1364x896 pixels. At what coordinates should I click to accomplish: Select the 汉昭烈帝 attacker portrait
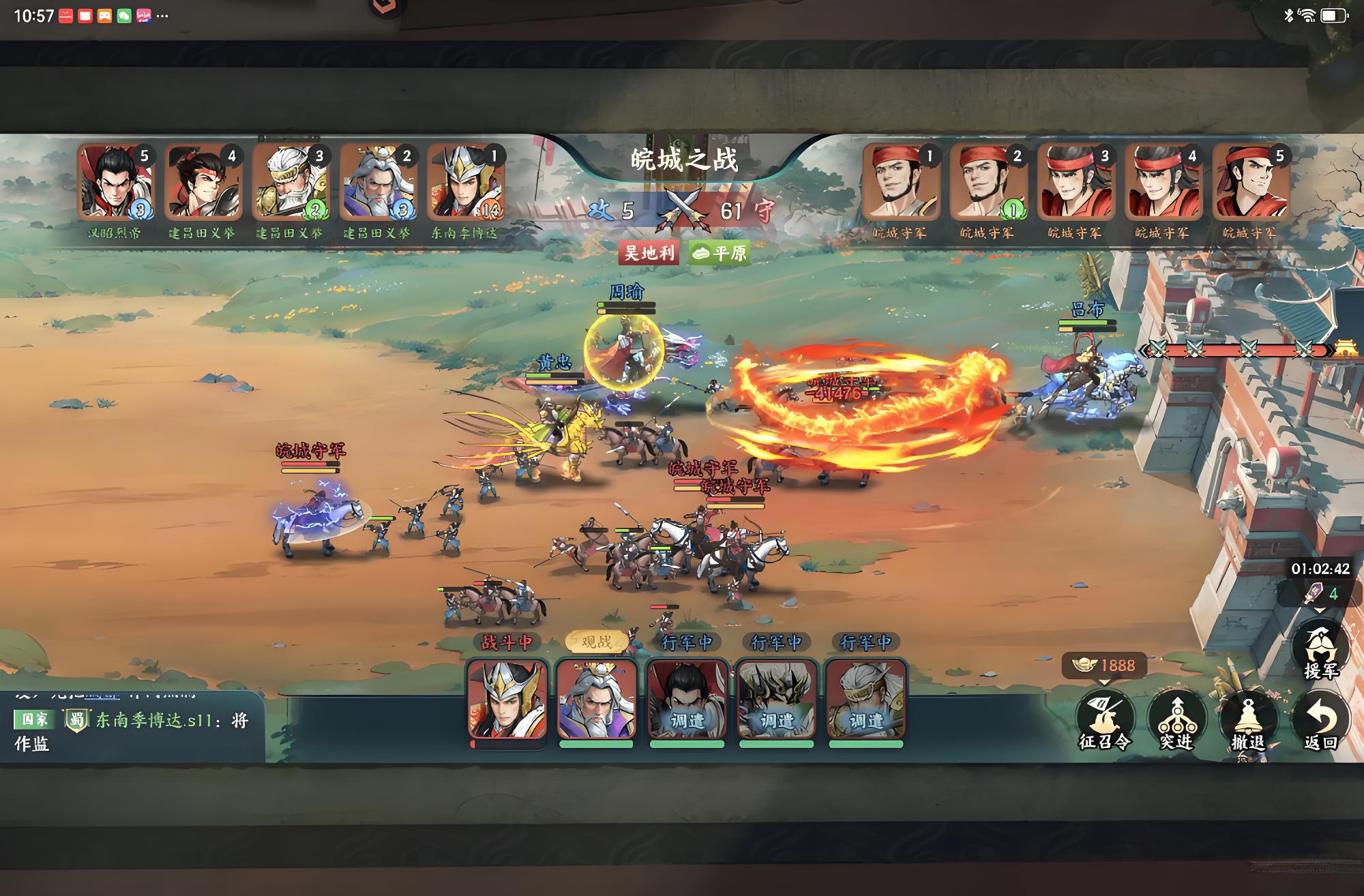pyautogui.click(x=115, y=182)
